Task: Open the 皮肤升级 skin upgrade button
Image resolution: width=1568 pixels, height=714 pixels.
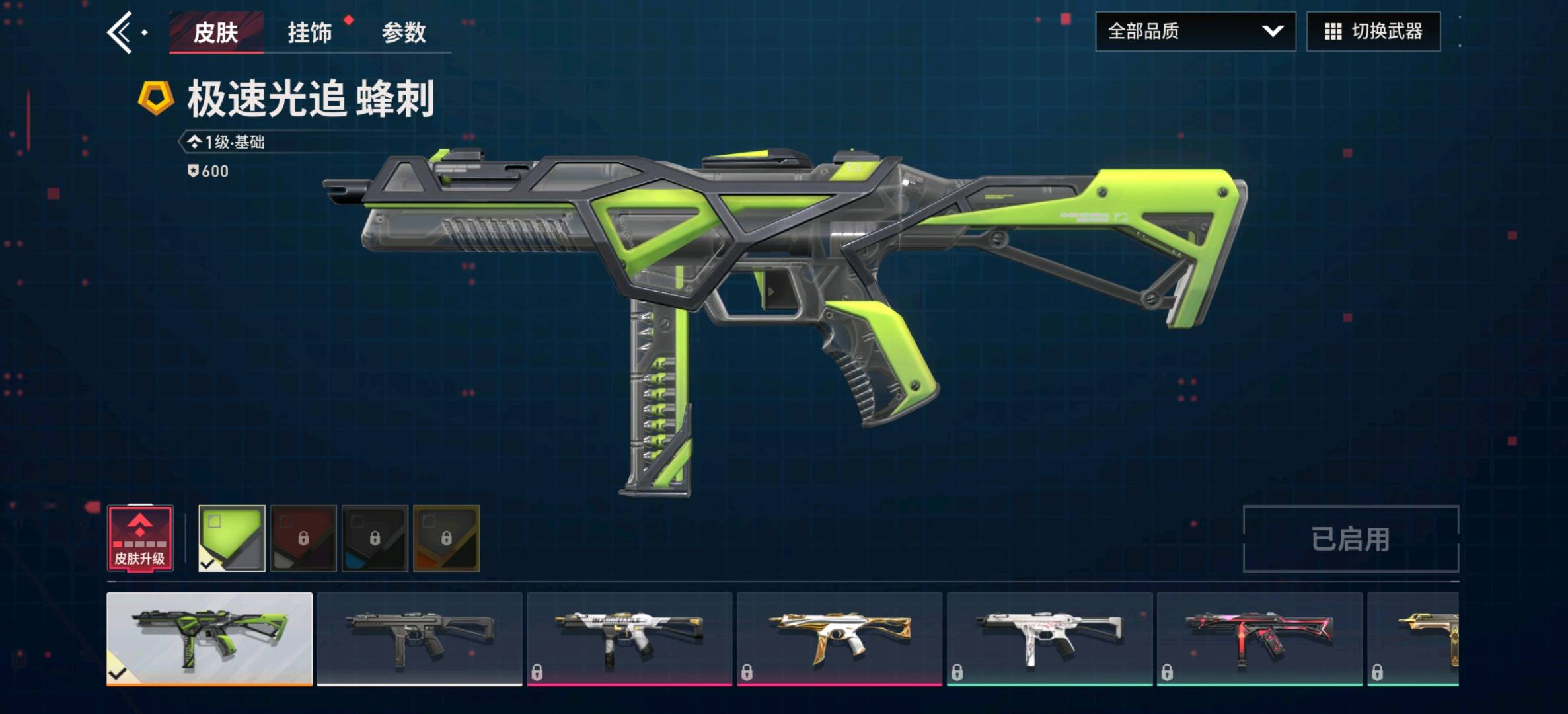Action: coord(140,538)
